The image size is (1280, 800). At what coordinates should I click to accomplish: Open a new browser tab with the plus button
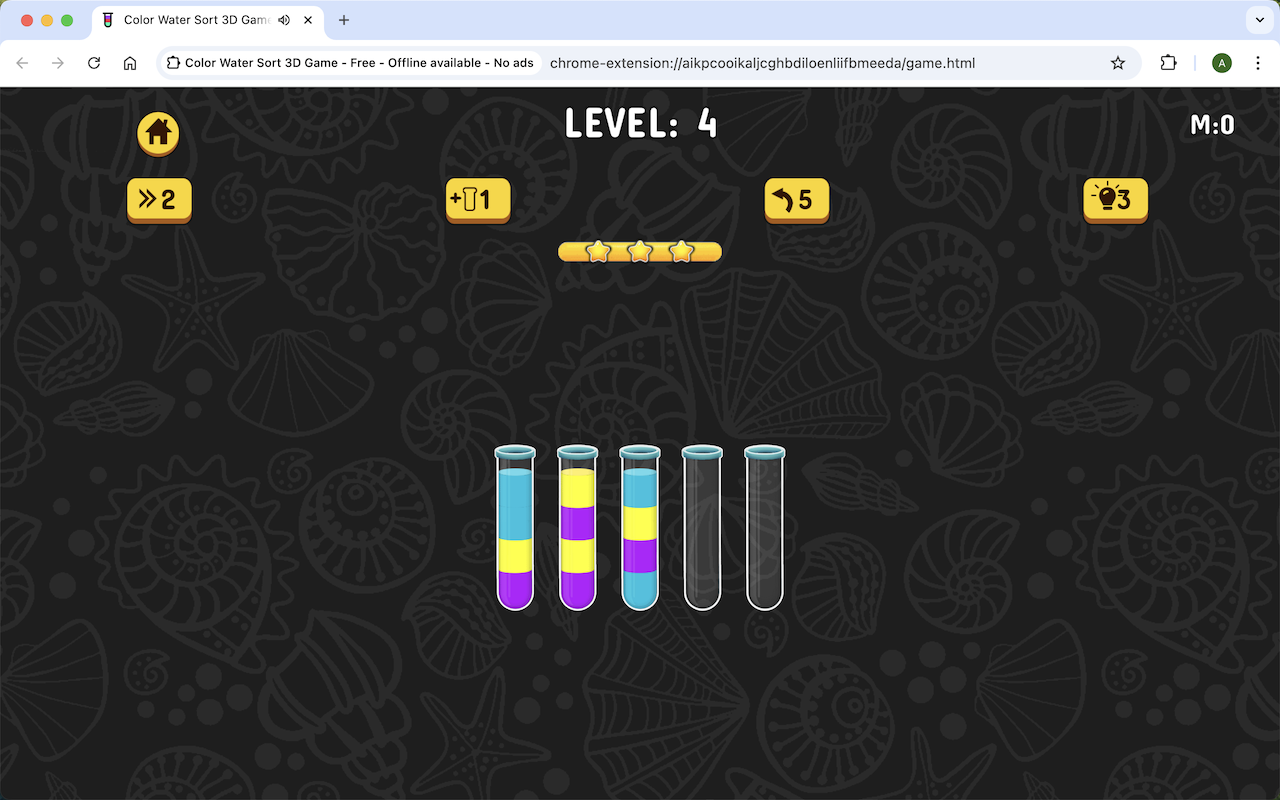pyautogui.click(x=344, y=20)
